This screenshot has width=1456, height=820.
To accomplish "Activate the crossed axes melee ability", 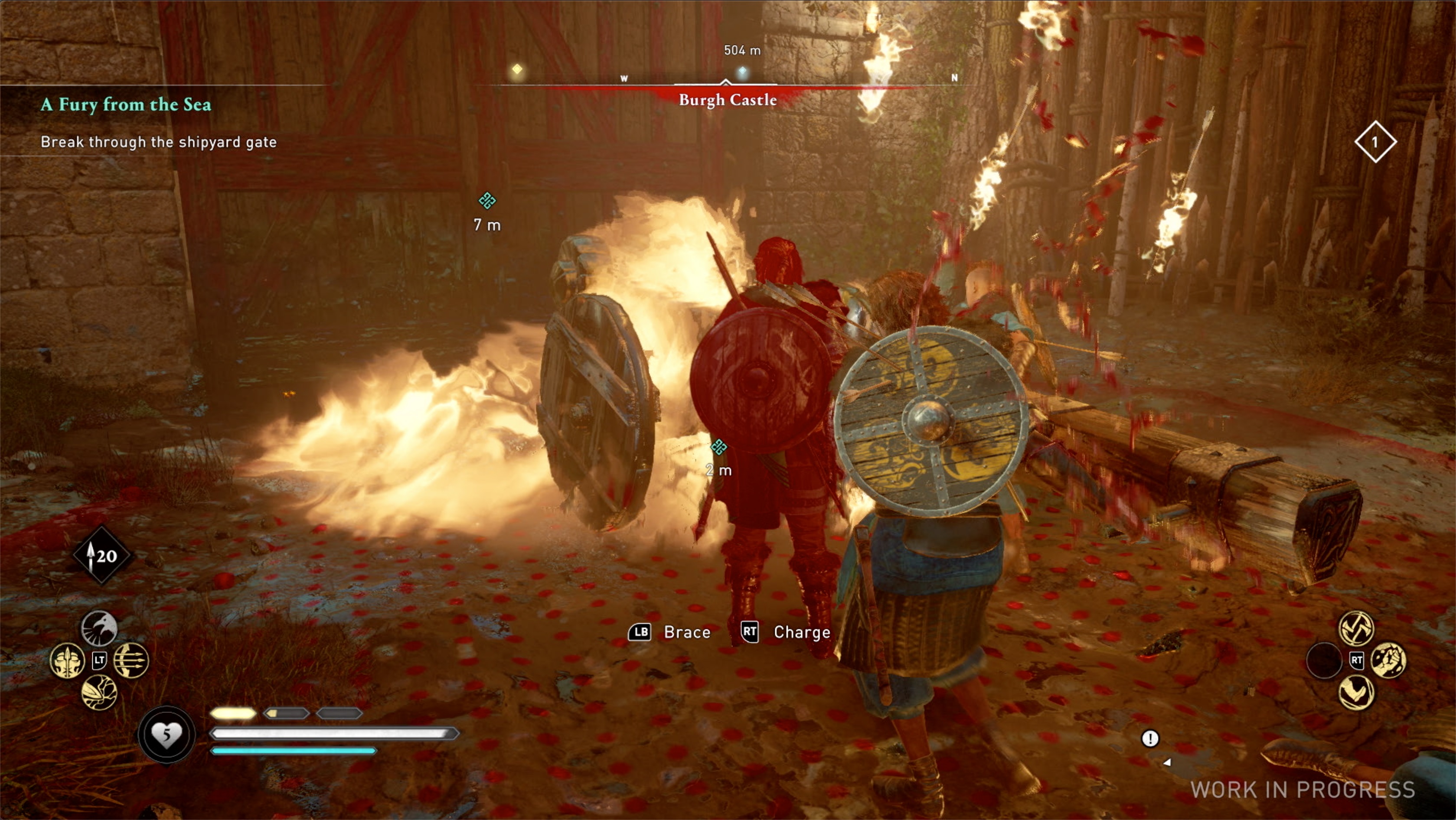I will point(1356,628).
